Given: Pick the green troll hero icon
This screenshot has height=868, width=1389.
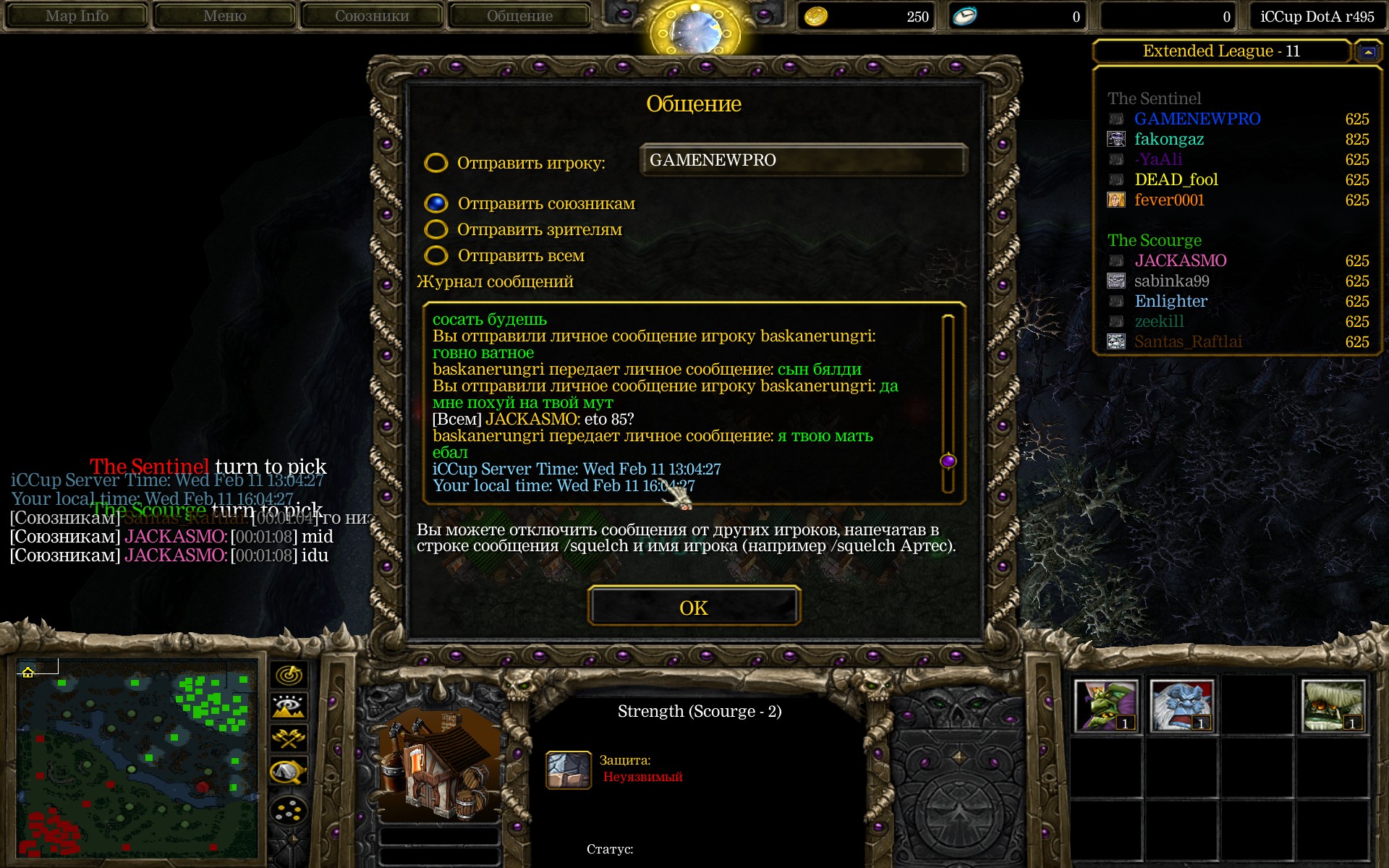Looking at the screenshot, I should click(1105, 705).
